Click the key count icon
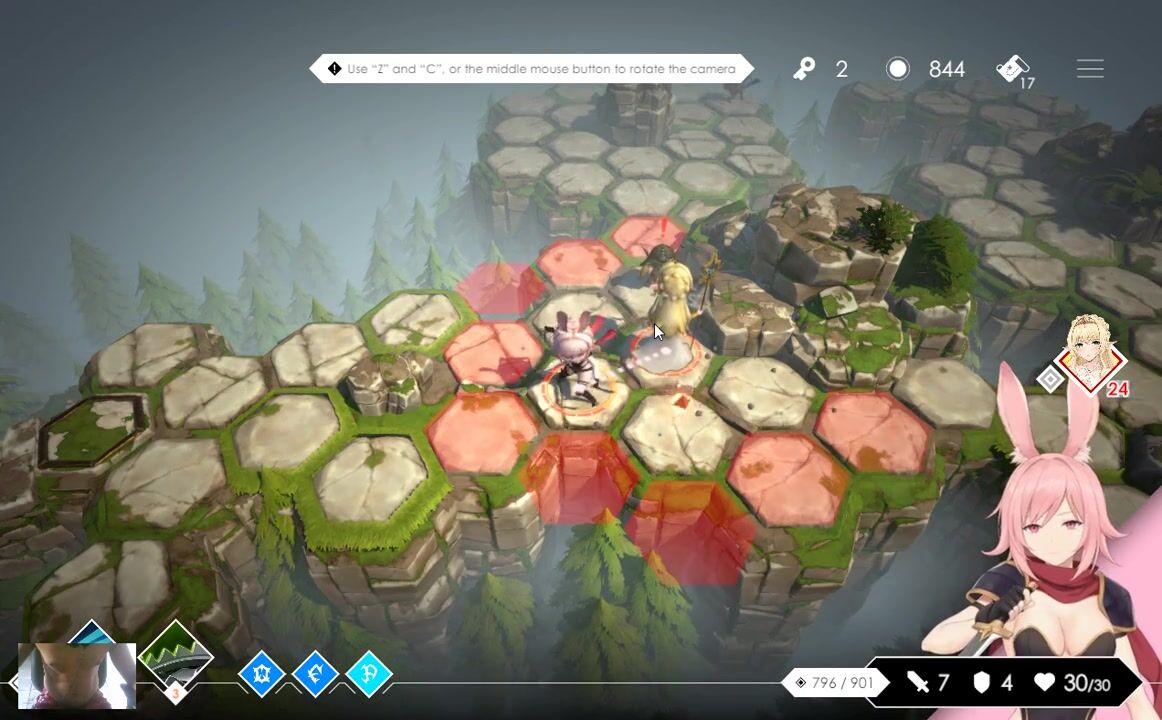Viewport: 1162px width, 720px height. (805, 69)
